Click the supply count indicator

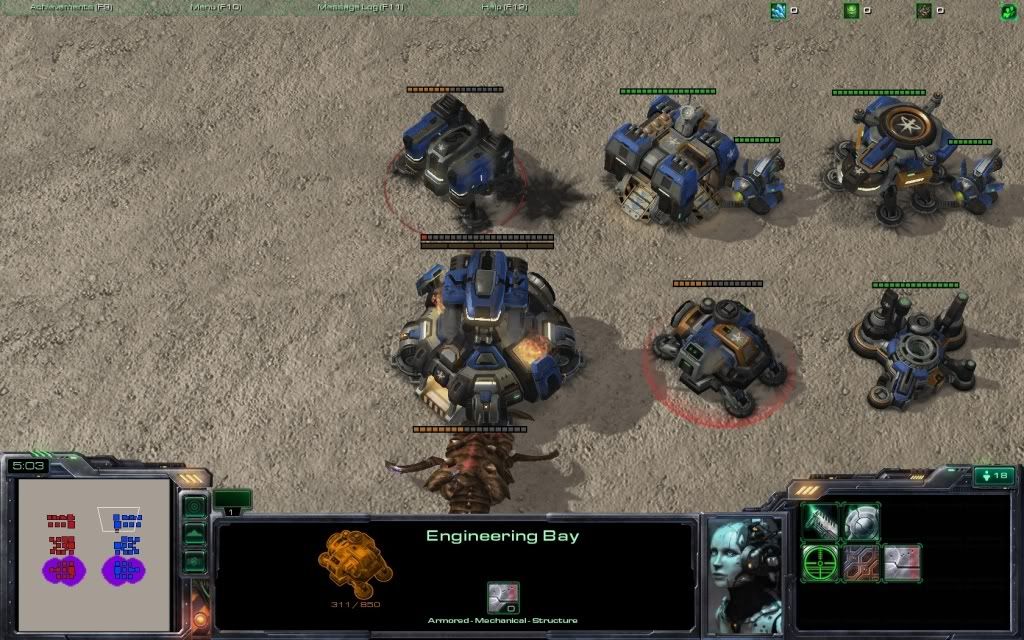click(x=993, y=476)
